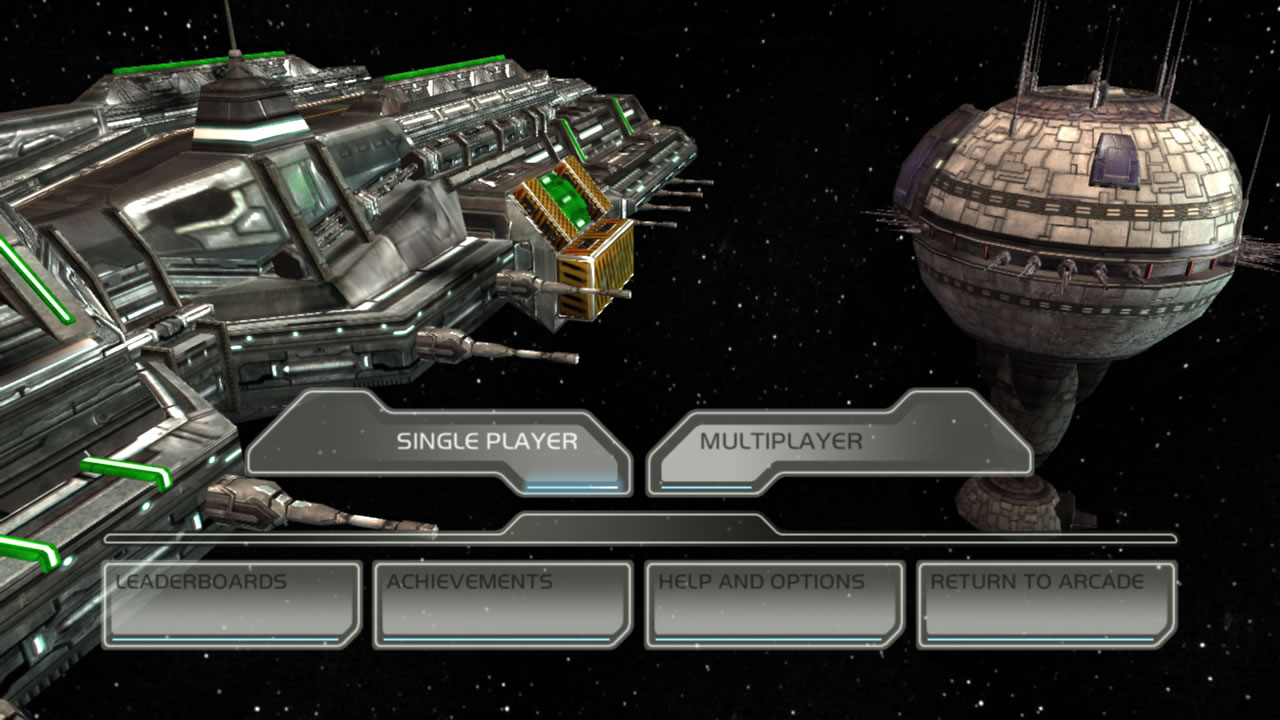The height and width of the screenshot is (720, 1280).
Task: Select Return to Arcade
Action: point(1047,603)
